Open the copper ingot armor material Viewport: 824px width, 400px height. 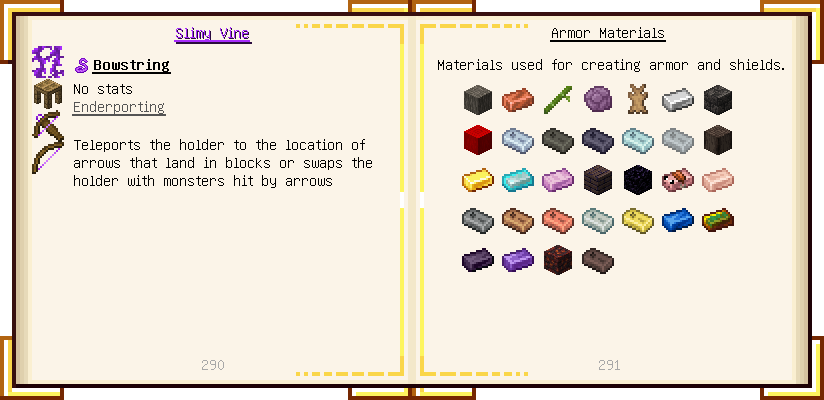518,99
